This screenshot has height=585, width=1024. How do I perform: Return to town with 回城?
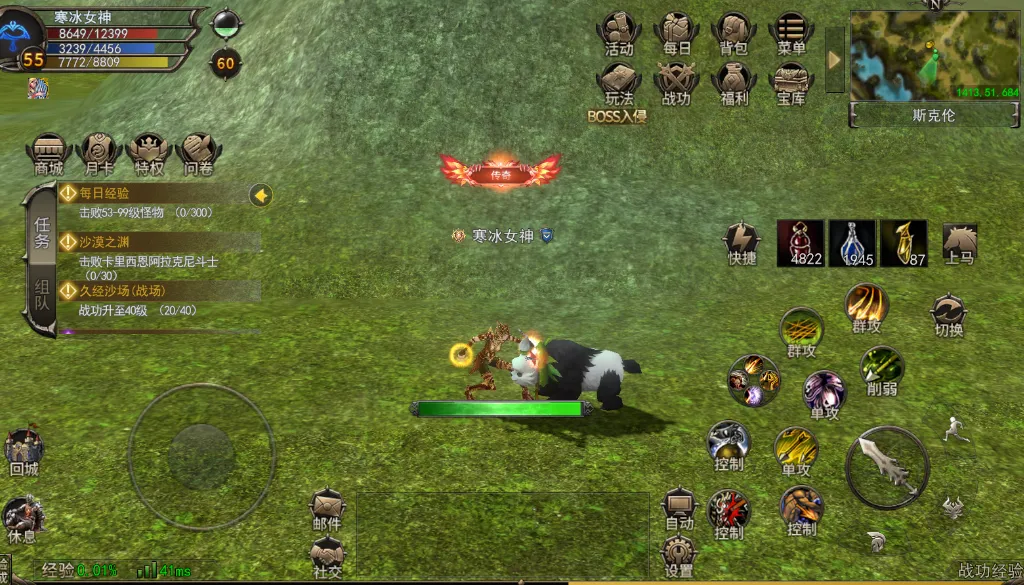23,452
